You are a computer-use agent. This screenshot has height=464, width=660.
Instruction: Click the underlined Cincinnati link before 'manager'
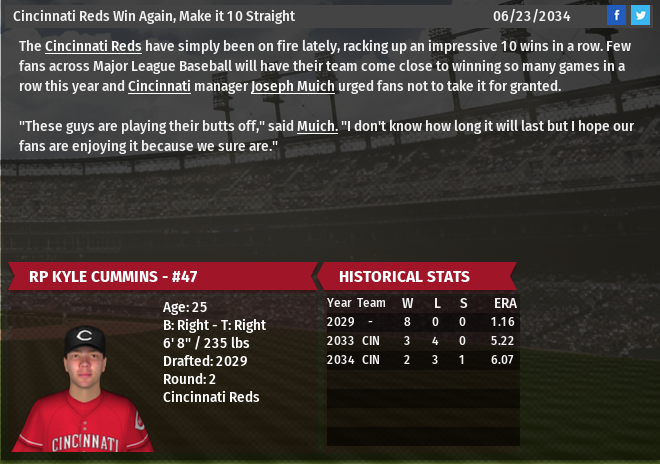(x=159, y=86)
